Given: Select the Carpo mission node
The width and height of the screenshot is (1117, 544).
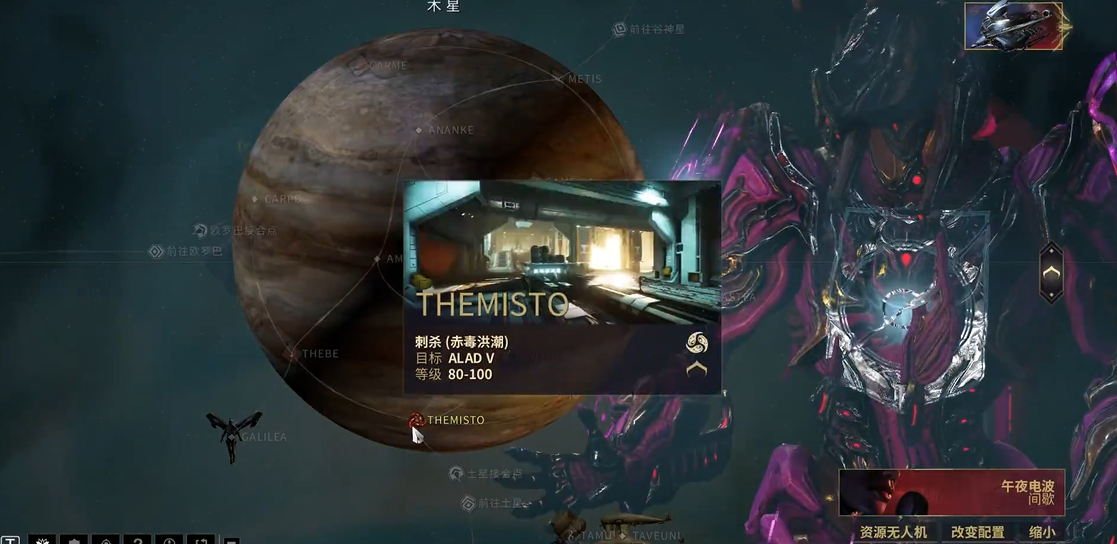Looking at the screenshot, I should tap(257, 199).
